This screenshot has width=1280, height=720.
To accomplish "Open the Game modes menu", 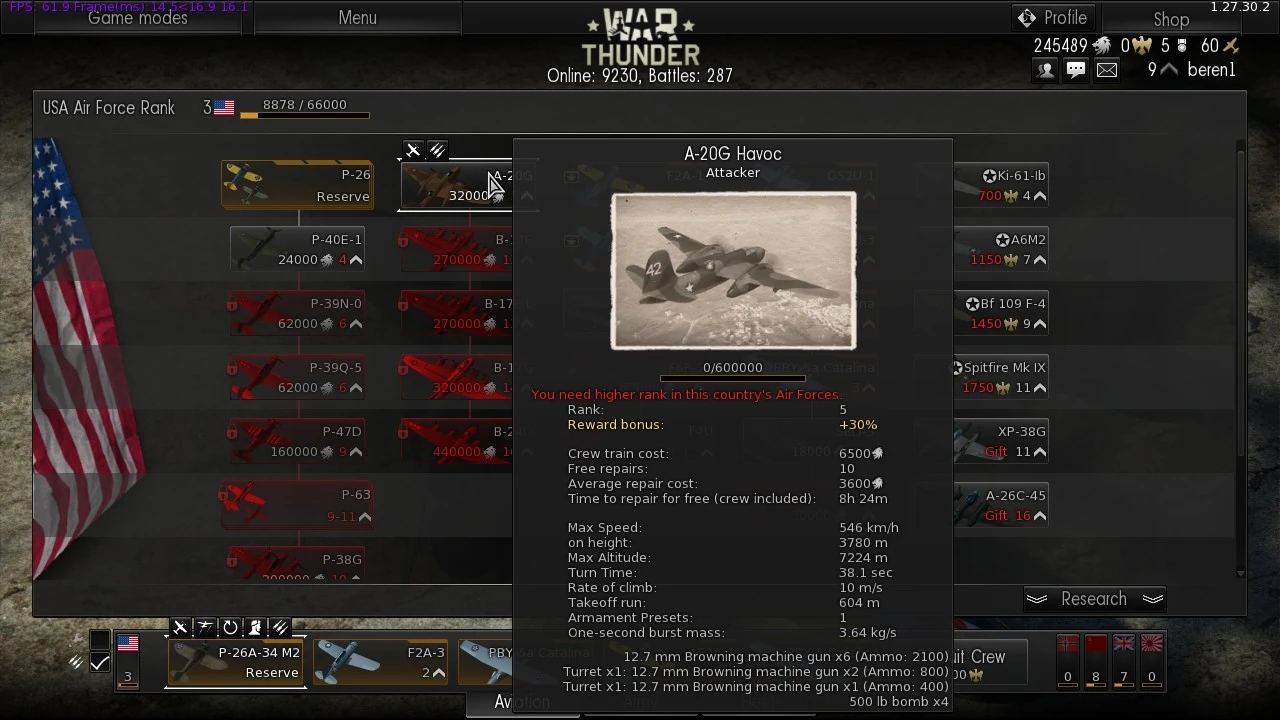I will (x=138, y=17).
